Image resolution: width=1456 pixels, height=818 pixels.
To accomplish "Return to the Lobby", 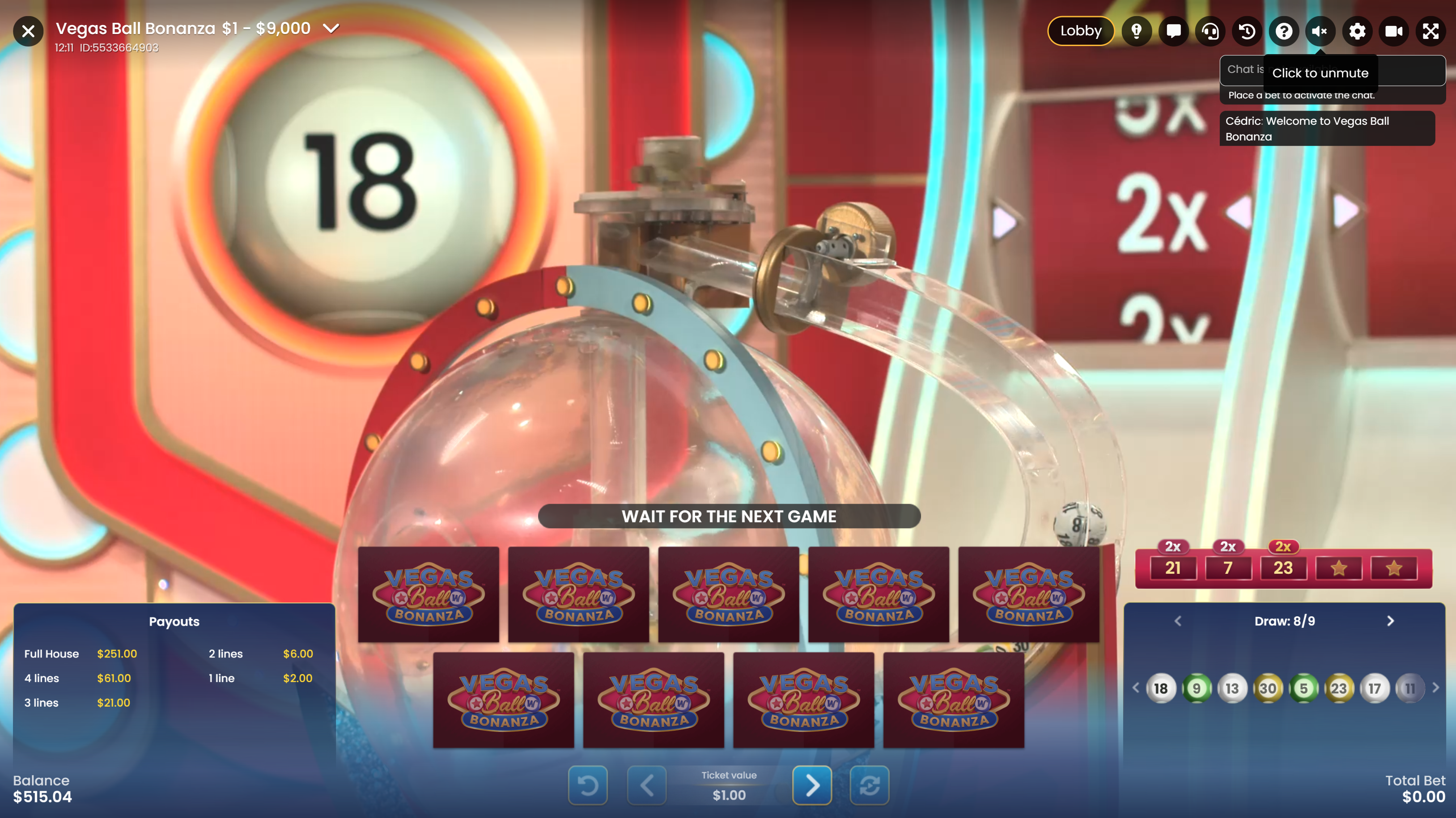I will coord(1080,31).
